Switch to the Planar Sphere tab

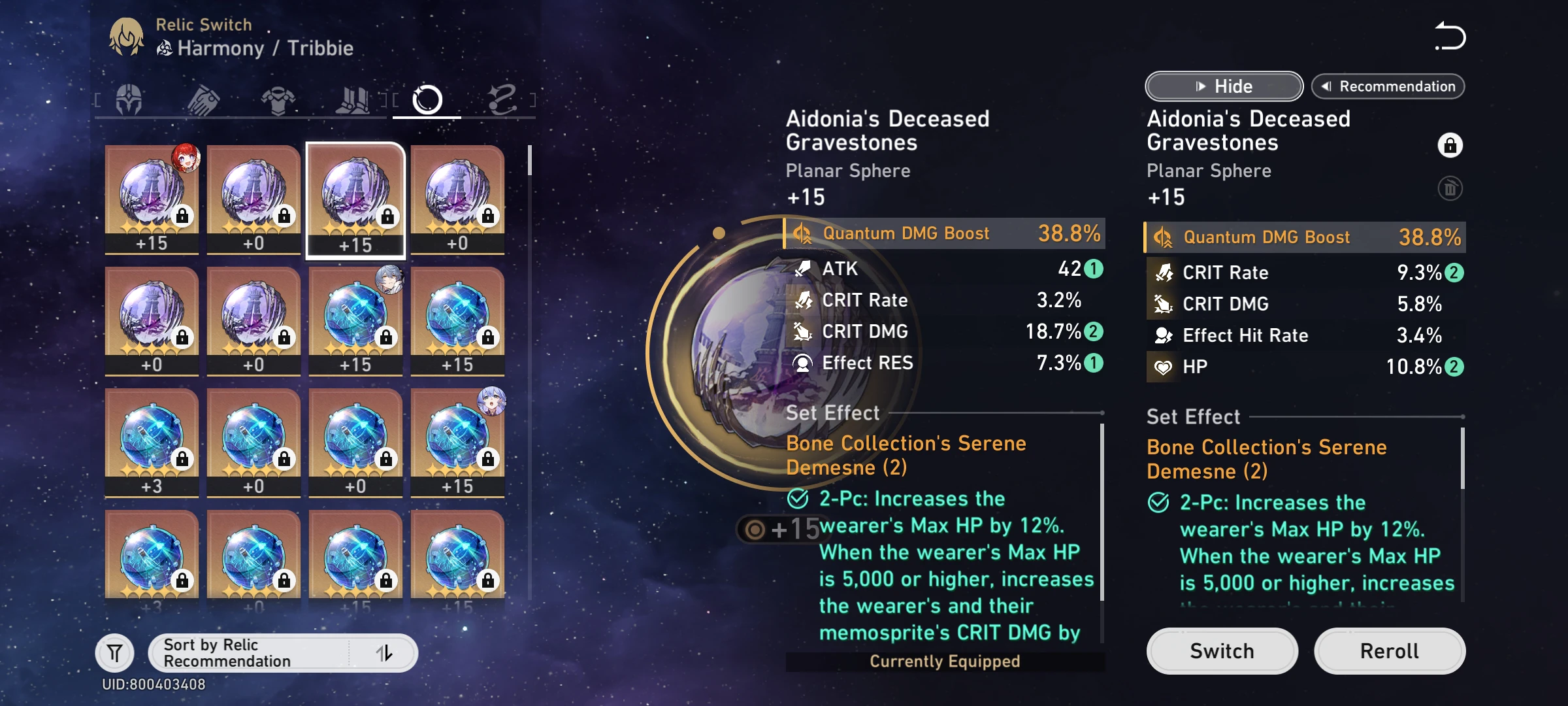point(427,98)
